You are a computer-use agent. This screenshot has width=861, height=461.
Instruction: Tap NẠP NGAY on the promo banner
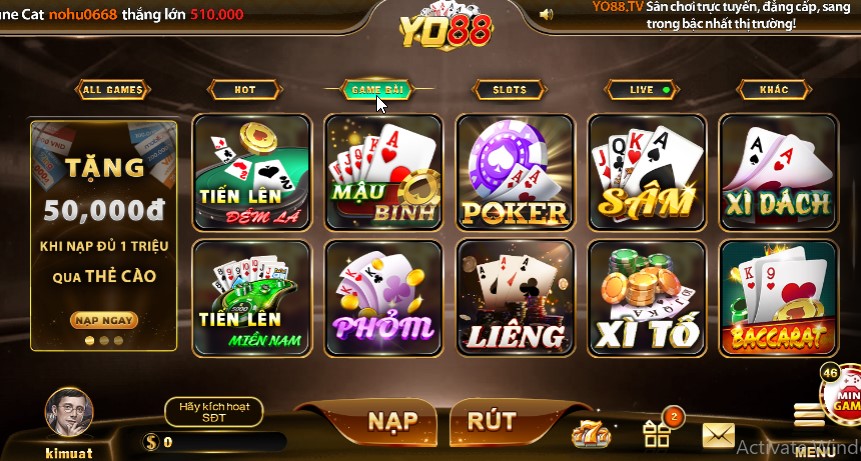[x=104, y=320]
